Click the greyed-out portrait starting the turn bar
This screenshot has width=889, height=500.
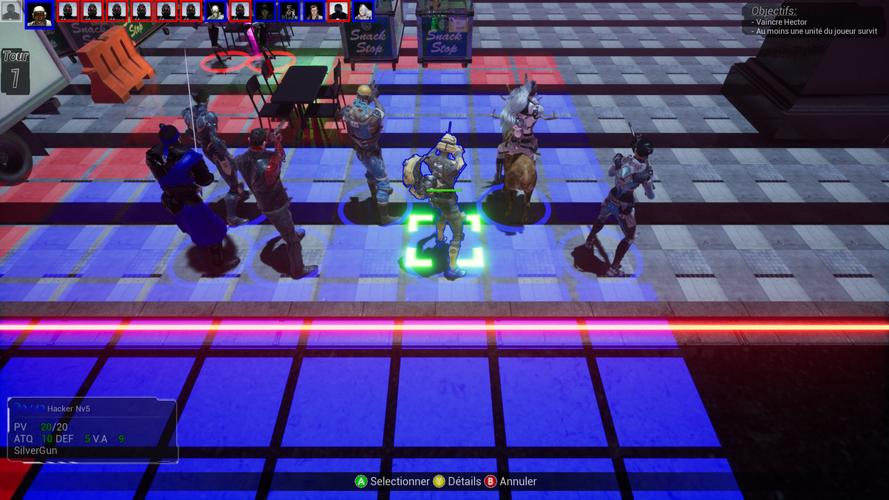(x=11, y=11)
